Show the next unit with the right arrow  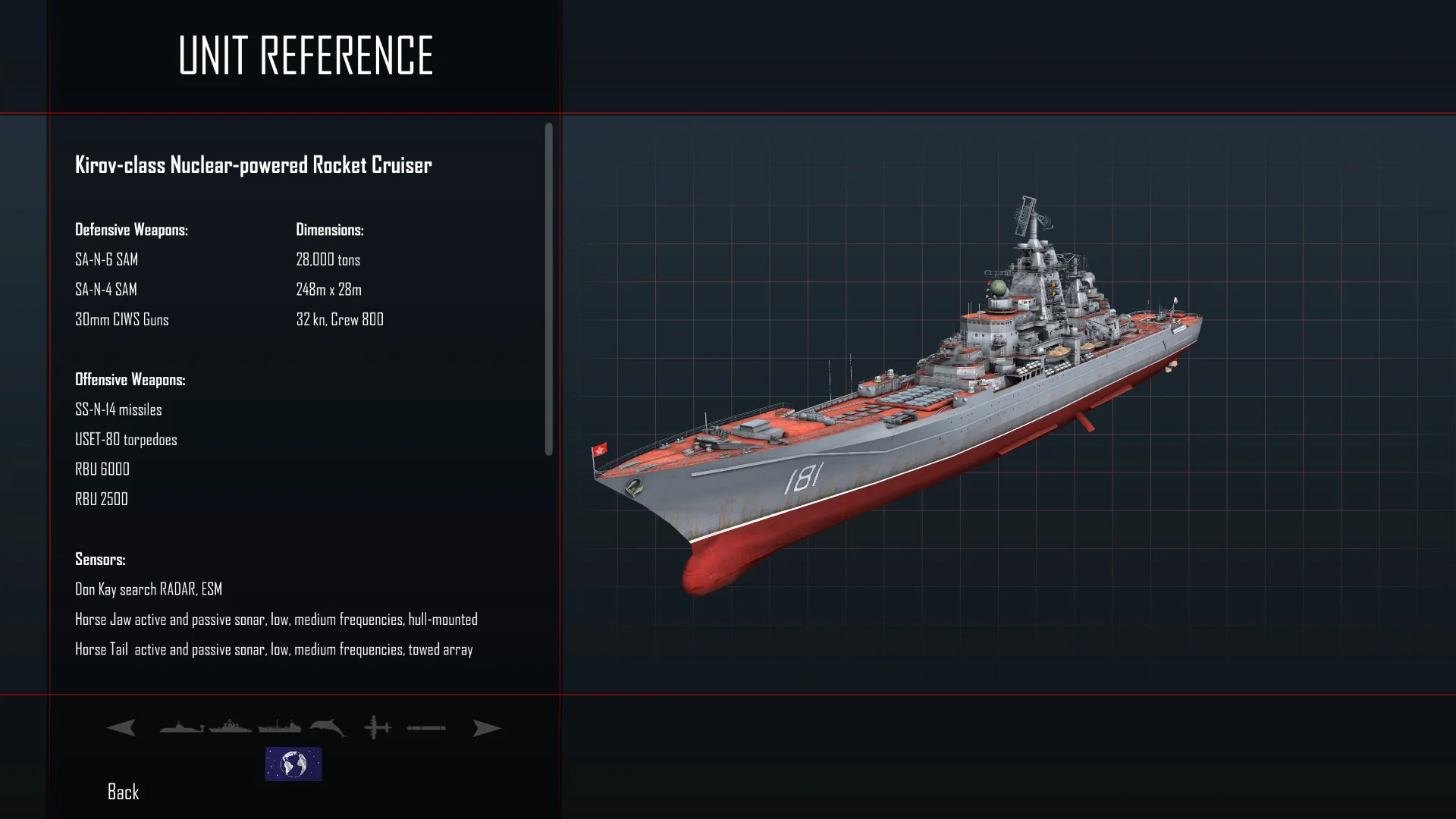486,728
